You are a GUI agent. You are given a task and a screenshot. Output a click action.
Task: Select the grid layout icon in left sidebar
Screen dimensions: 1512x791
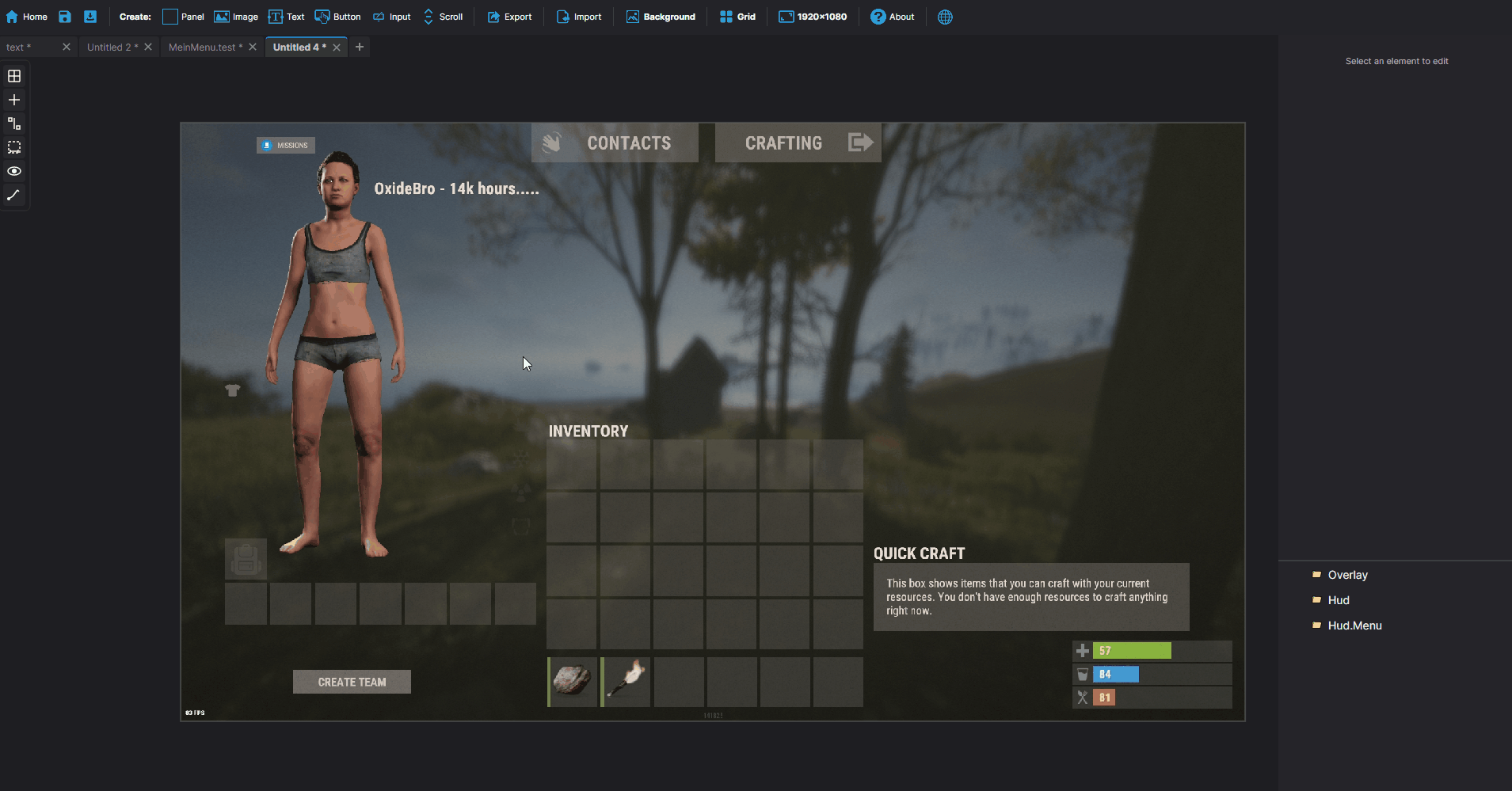(13, 75)
